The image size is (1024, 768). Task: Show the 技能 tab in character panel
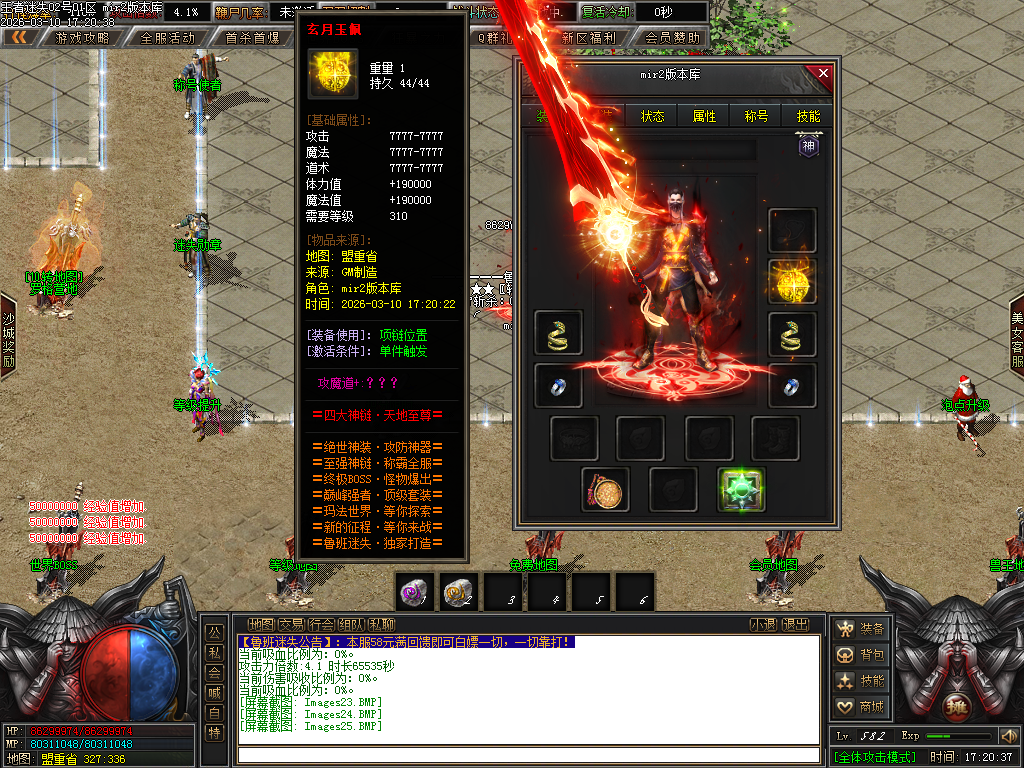tap(808, 116)
